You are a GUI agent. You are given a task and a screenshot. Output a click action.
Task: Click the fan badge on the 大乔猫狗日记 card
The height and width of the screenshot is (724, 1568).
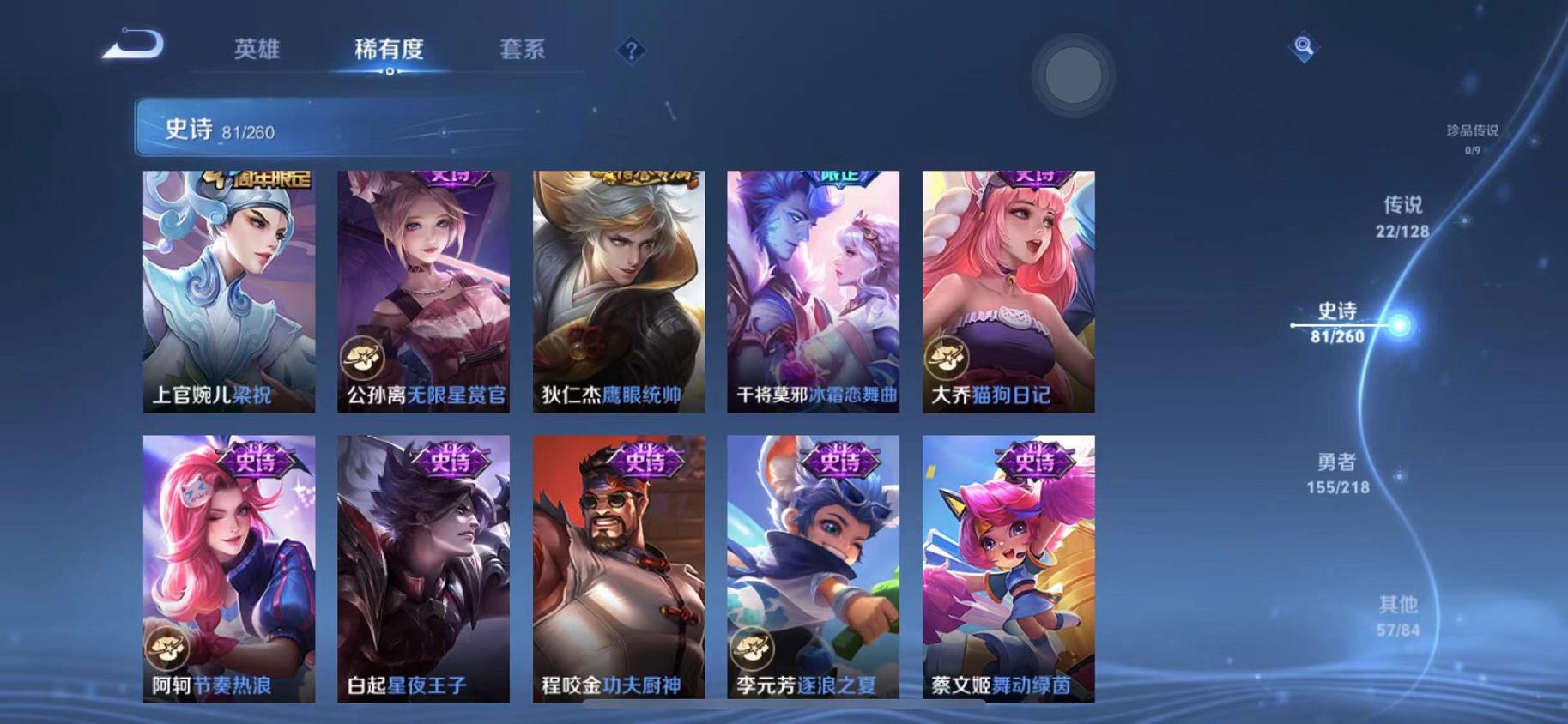(x=949, y=358)
